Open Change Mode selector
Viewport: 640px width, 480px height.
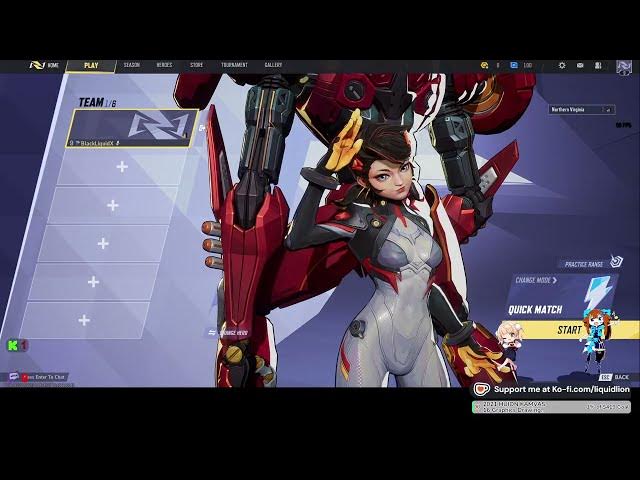coord(536,281)
